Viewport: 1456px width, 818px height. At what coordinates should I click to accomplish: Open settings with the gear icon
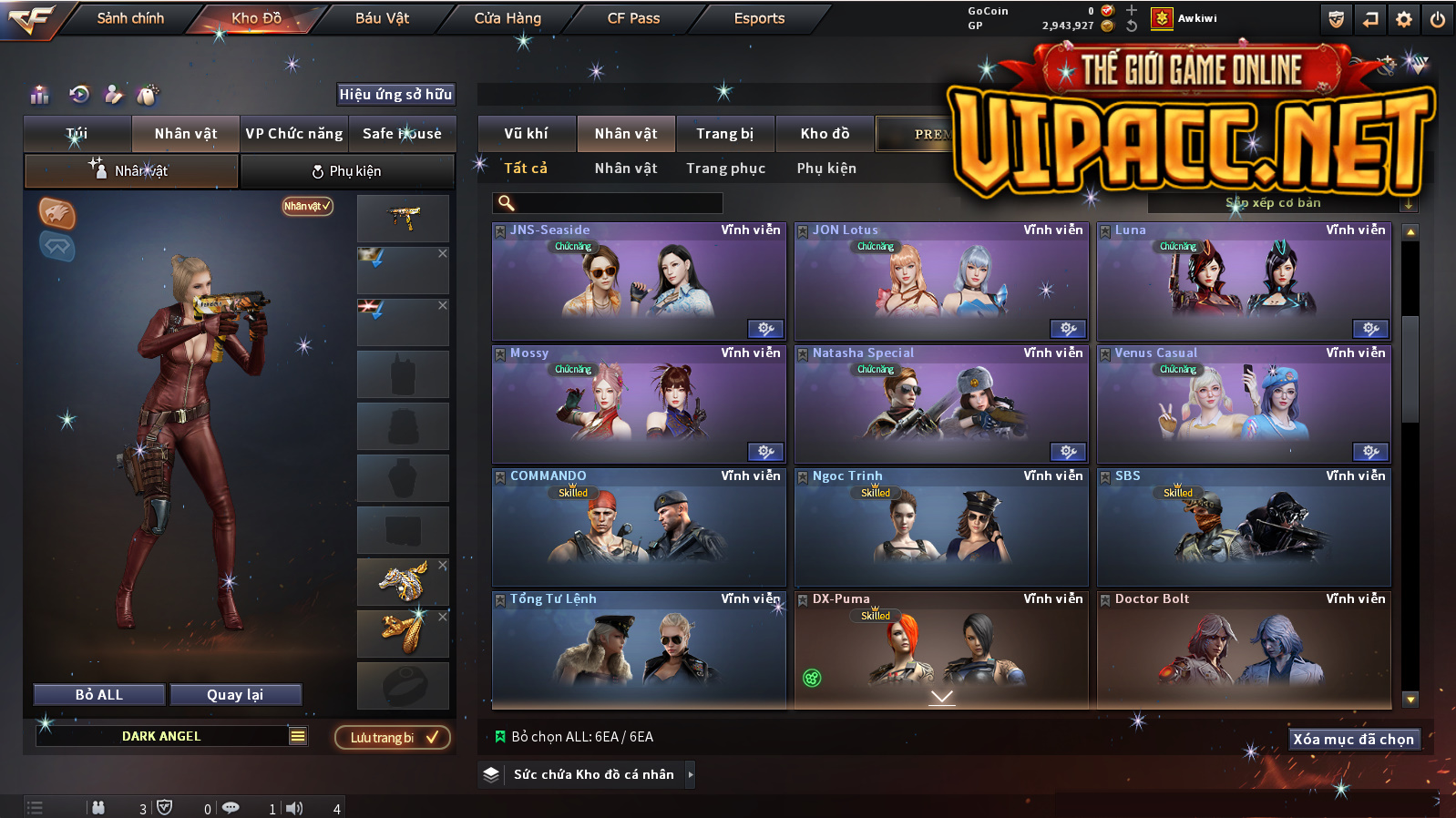[1404, 19]
